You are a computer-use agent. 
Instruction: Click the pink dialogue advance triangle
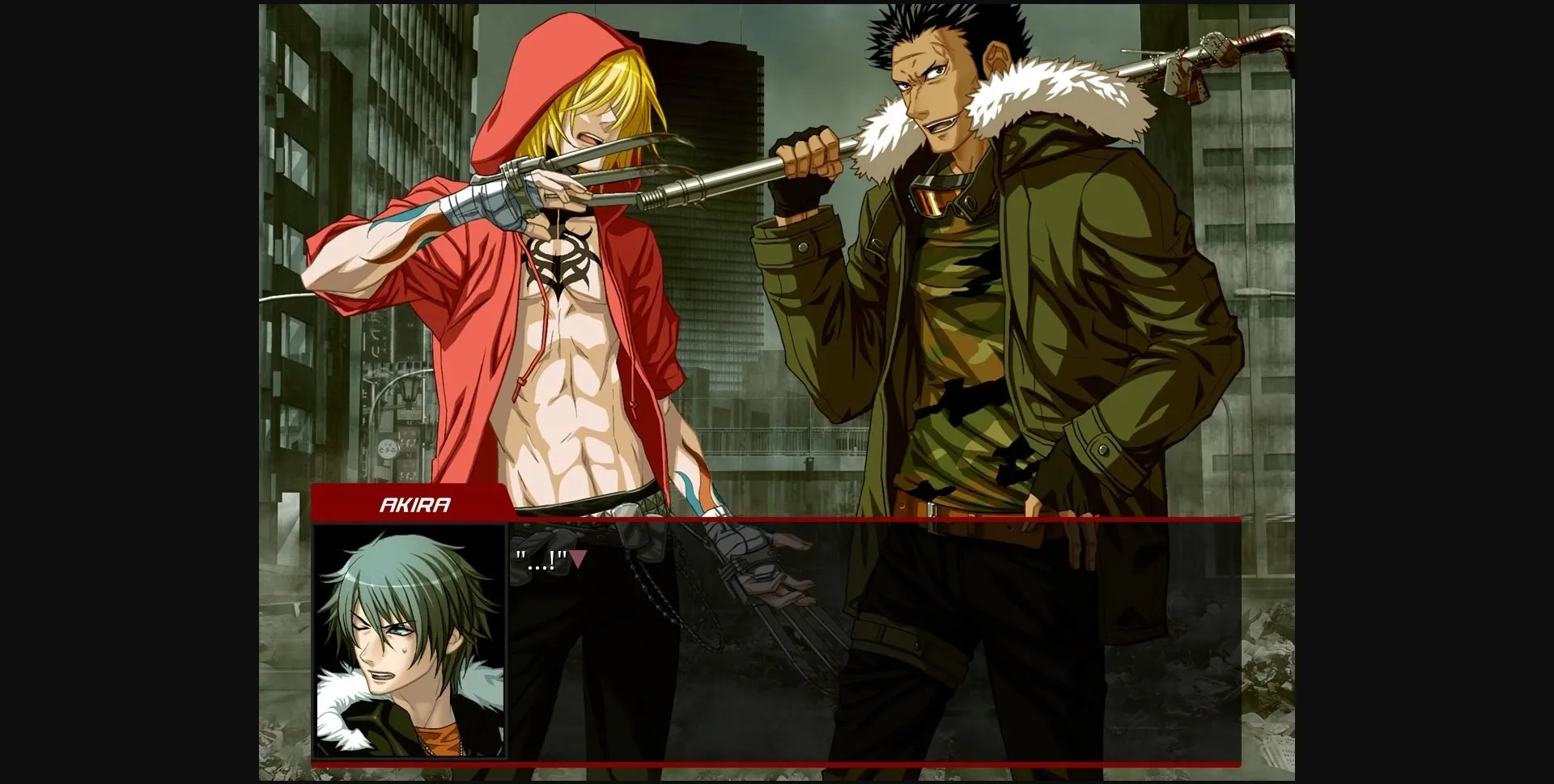(580, 558)
